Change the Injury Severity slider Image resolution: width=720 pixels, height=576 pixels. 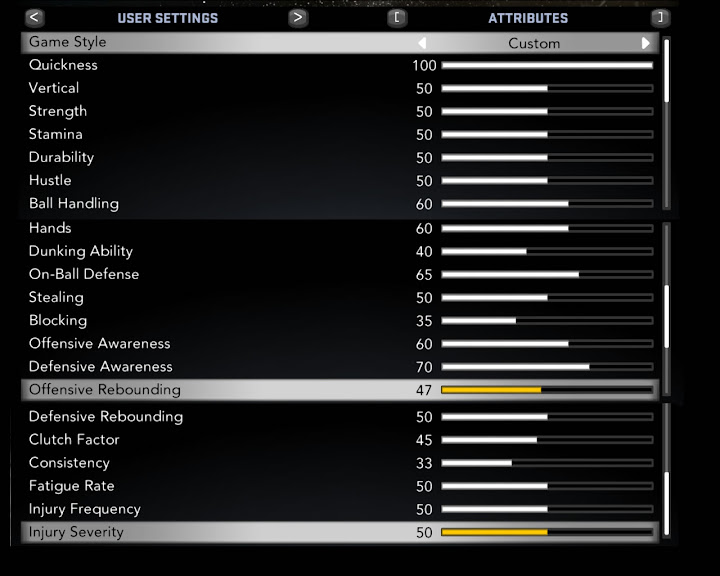[547, 532]
